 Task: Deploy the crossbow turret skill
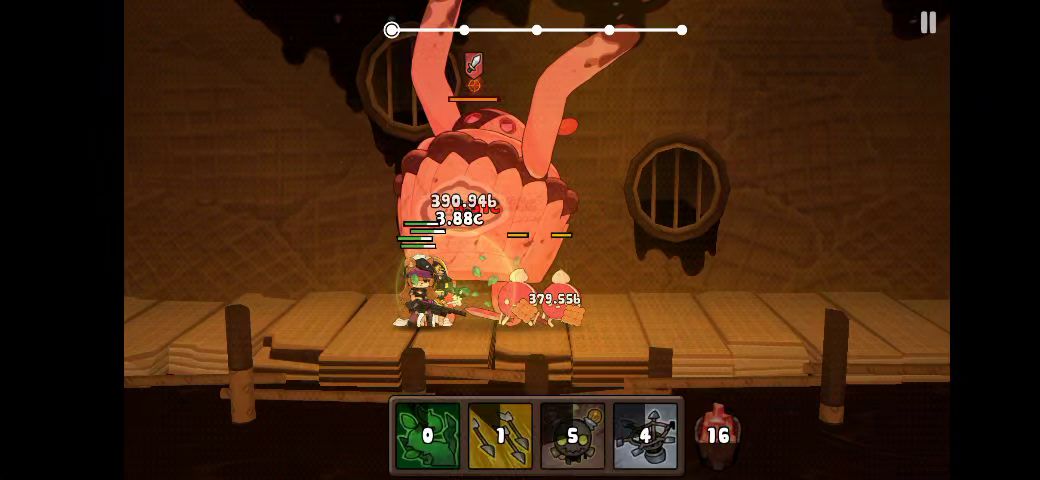tap(645, 435)
